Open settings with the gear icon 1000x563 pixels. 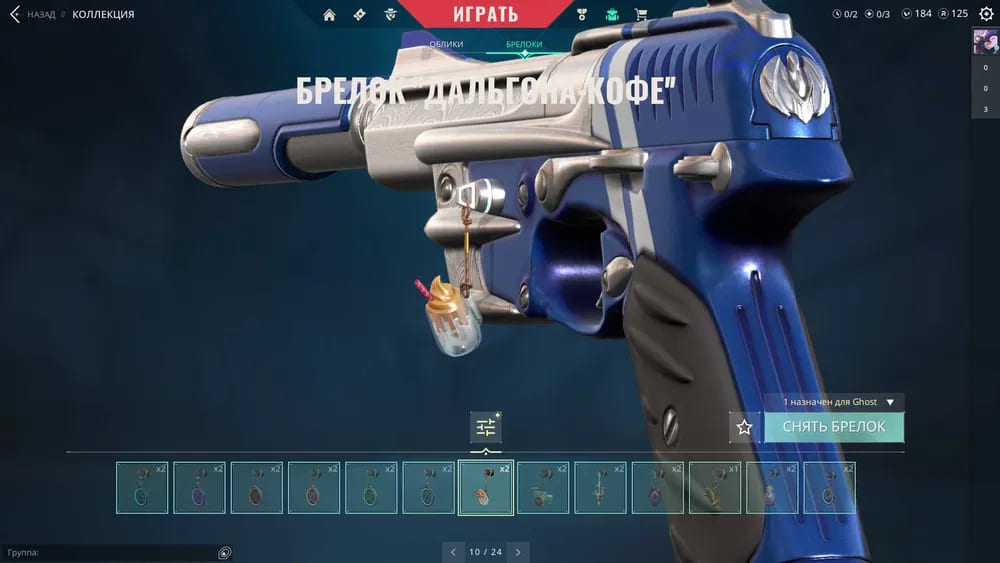(985, 13)
